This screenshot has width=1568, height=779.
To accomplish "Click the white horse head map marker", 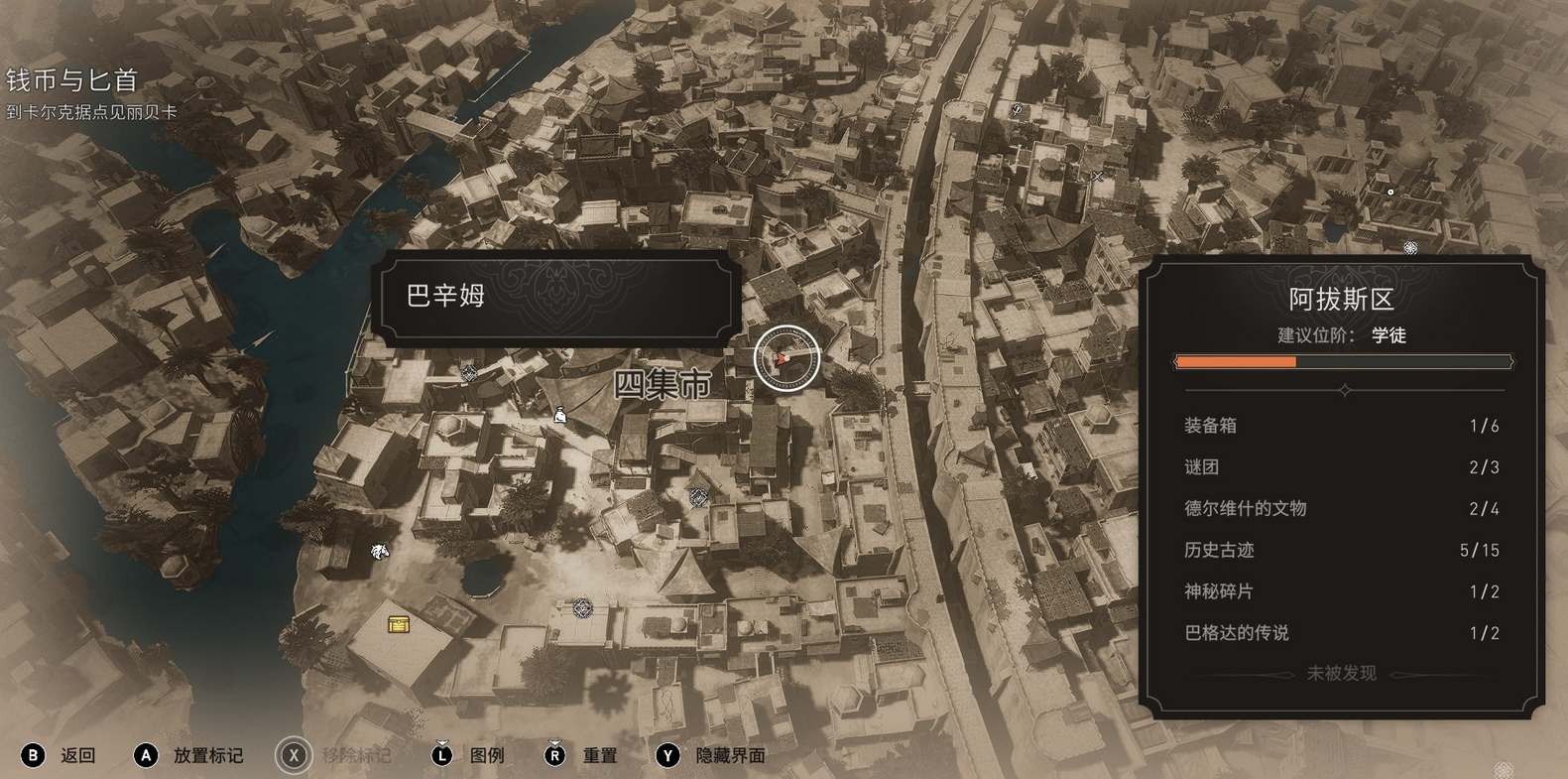I will pos(379,551).
